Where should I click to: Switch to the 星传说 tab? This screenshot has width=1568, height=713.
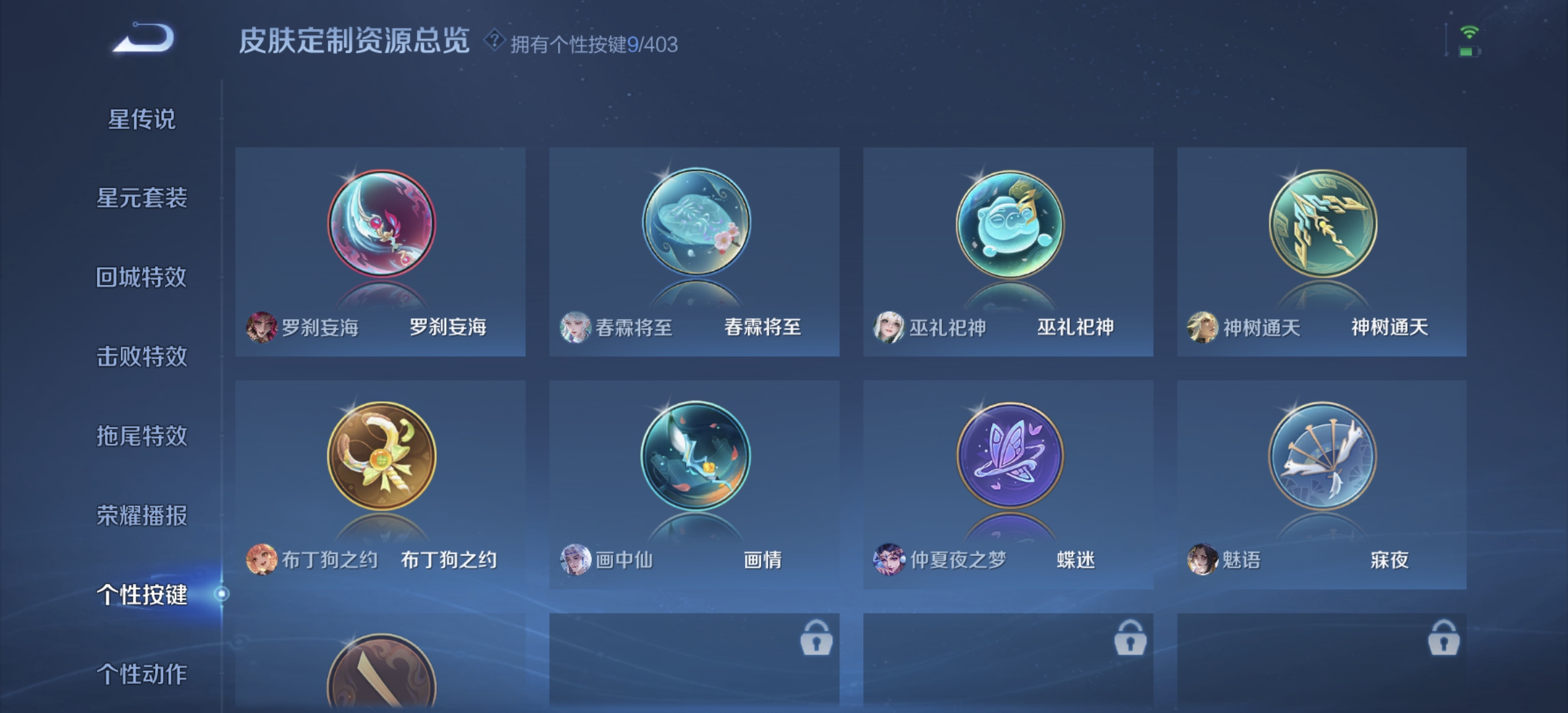pyautogui.click(x=141, y=119)
